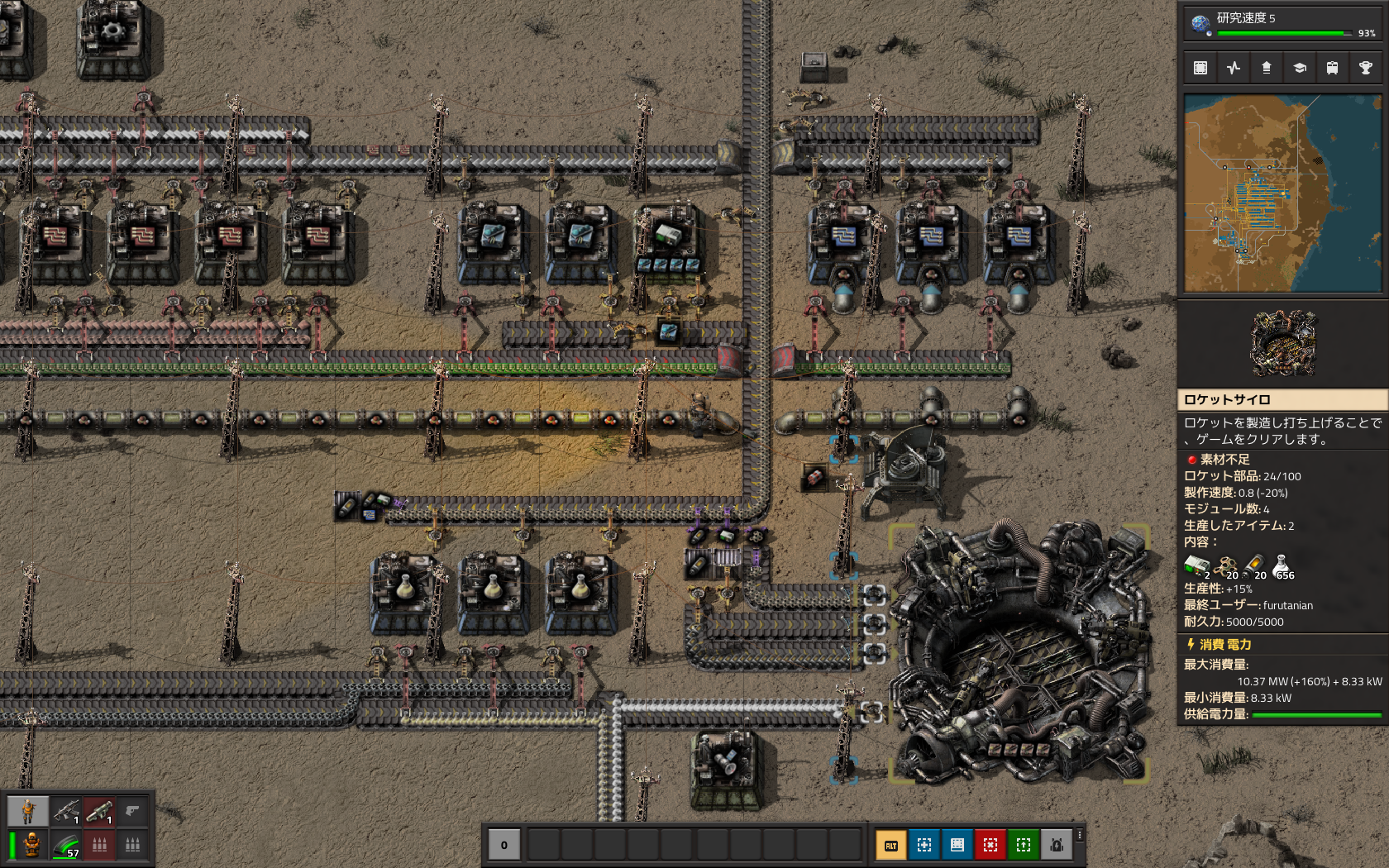The image size is (1389, 868).
Task: Select the submachine gun weapon slot
Action: click(x=66, y=811)
